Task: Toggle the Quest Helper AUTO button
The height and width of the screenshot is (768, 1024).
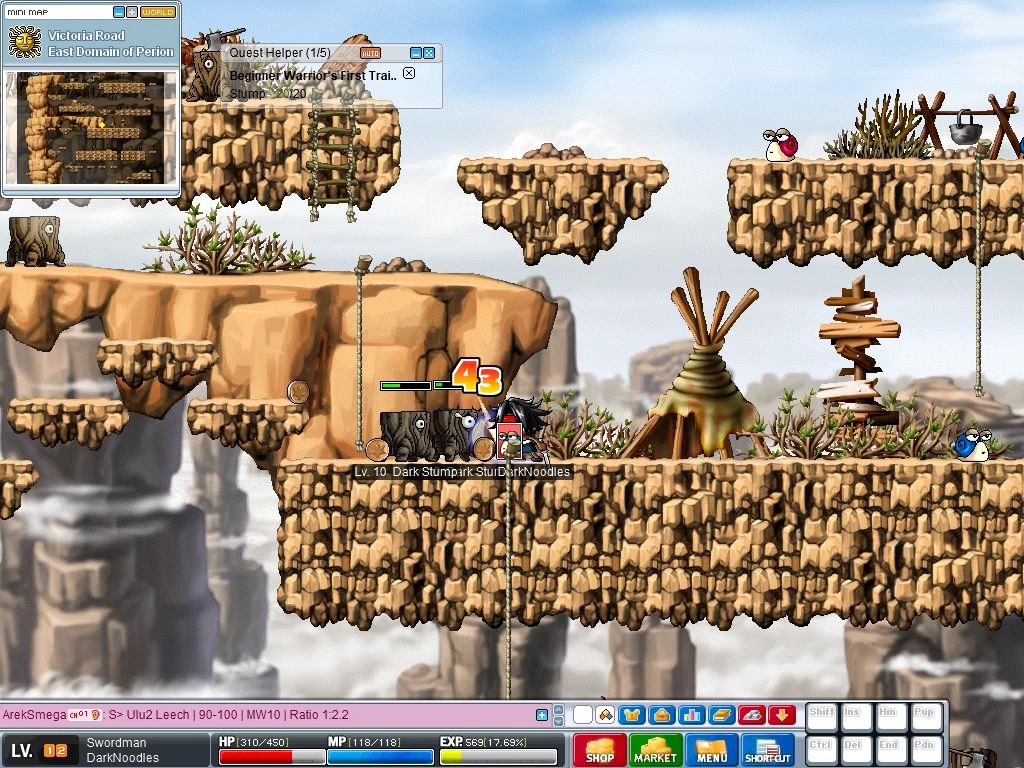Action: point(370,52)
